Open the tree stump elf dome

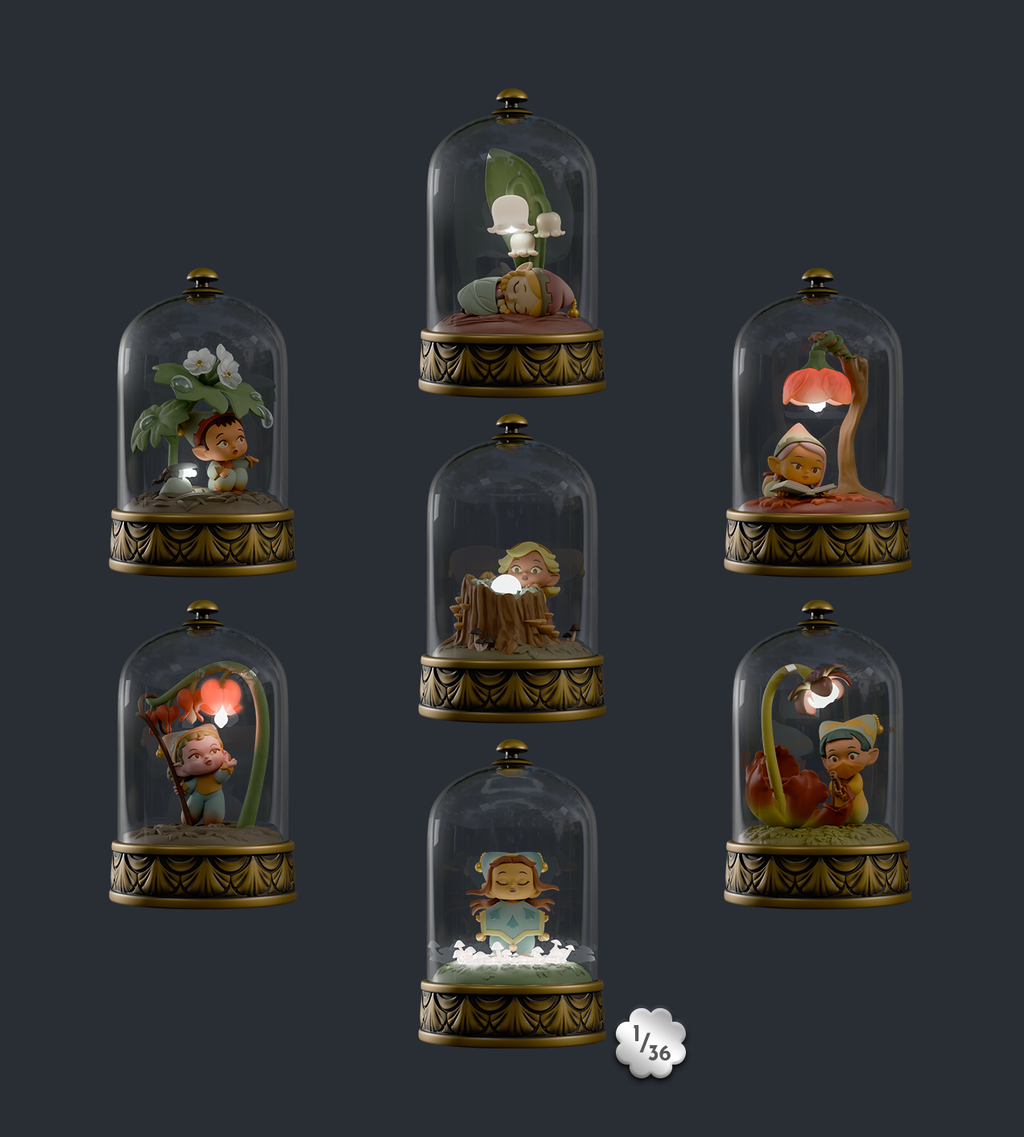pos(511,569)
